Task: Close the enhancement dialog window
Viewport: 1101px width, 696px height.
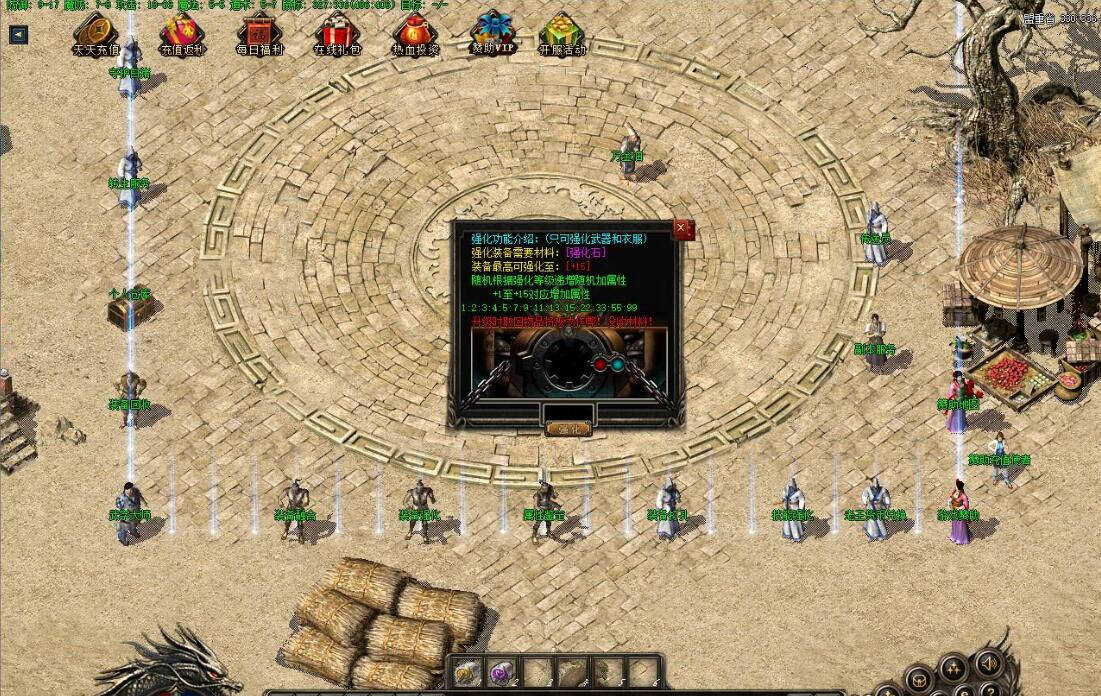Action: click(681, 229)
